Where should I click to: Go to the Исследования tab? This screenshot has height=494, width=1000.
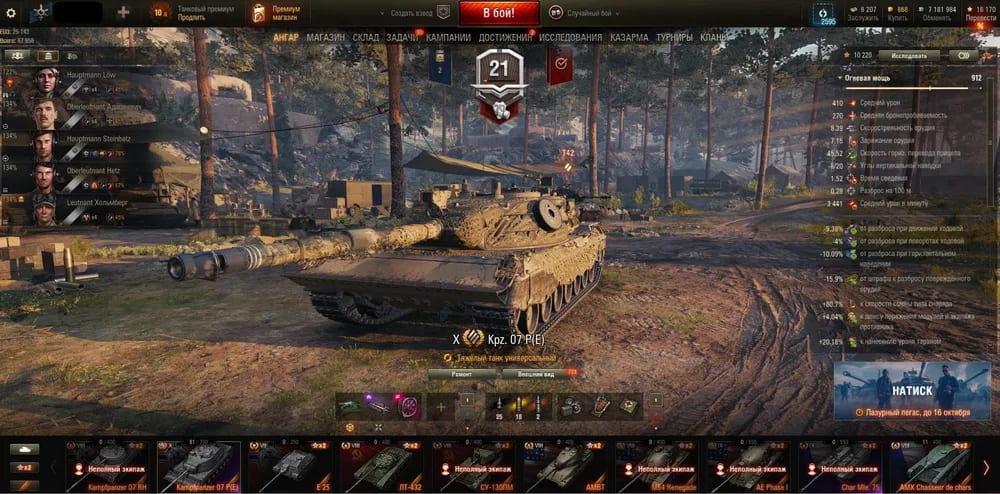pos(571,38)
